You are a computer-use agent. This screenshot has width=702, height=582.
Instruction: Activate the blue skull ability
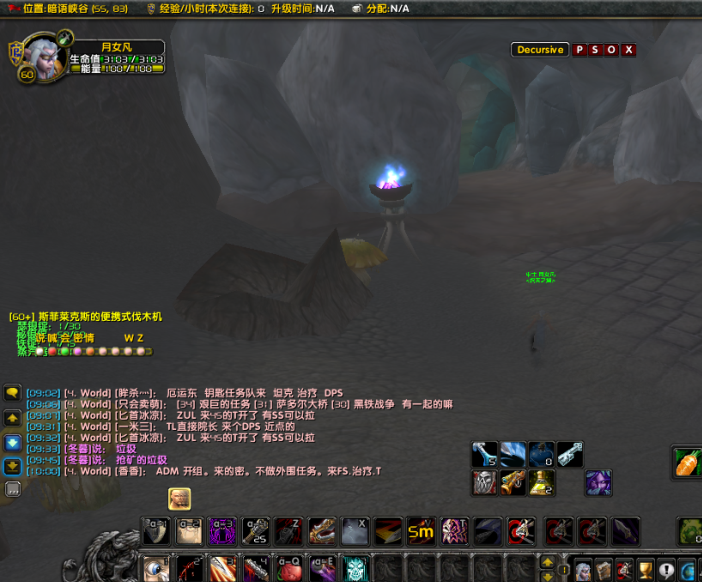(357, 569)
